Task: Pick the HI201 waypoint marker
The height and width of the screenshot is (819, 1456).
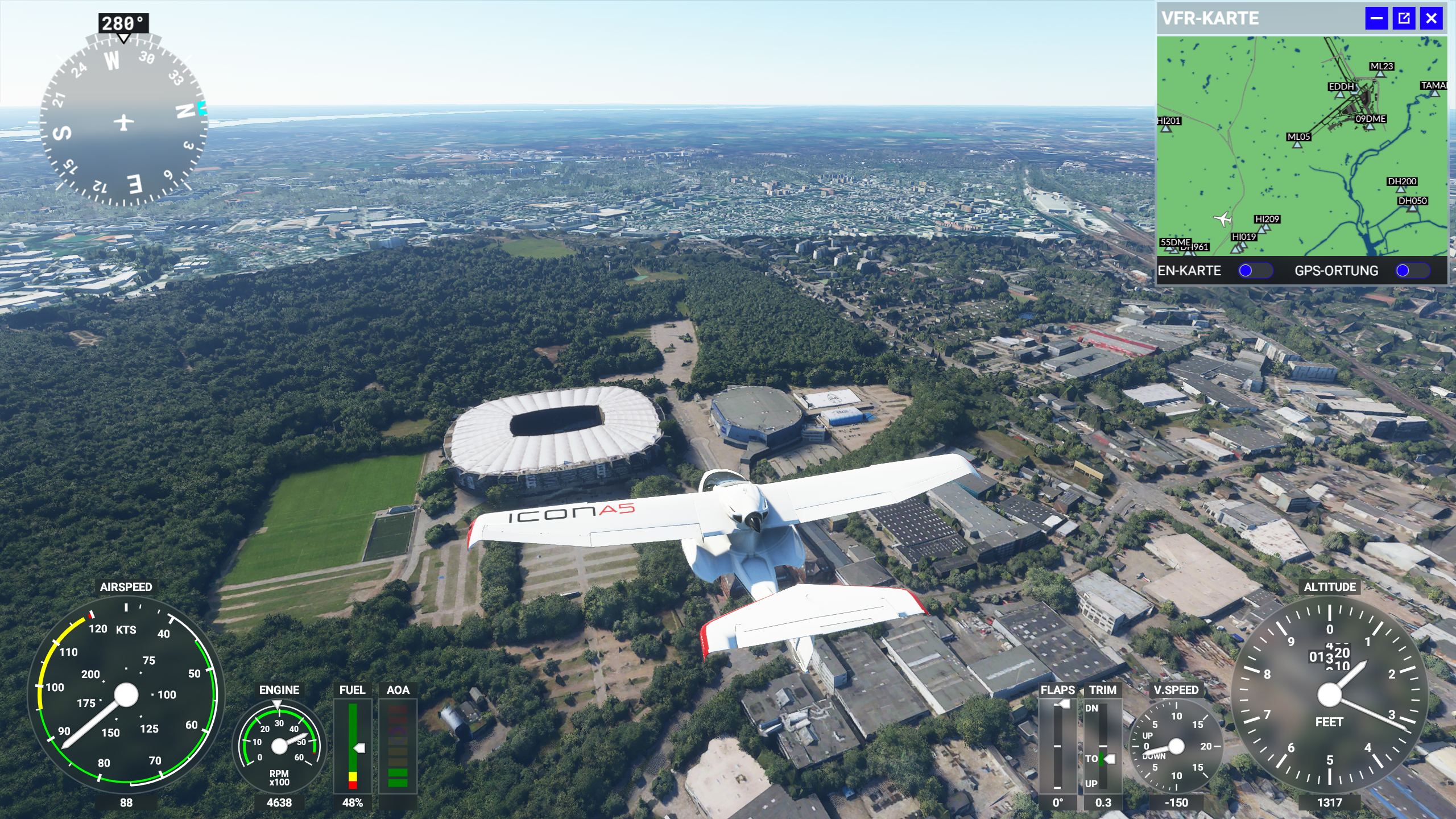Action: (1167, 129)
